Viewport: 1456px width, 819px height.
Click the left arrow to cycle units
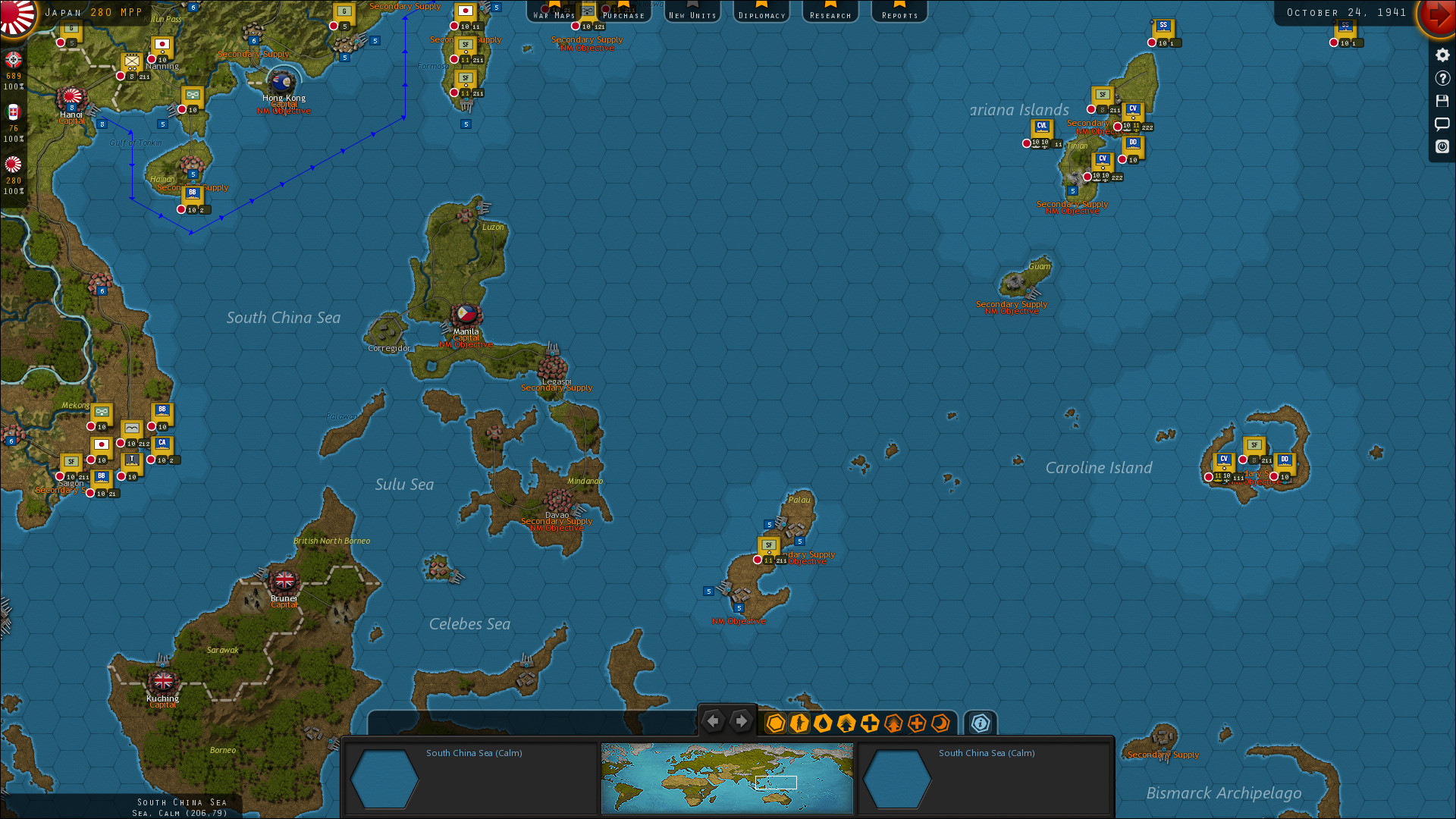713,721
